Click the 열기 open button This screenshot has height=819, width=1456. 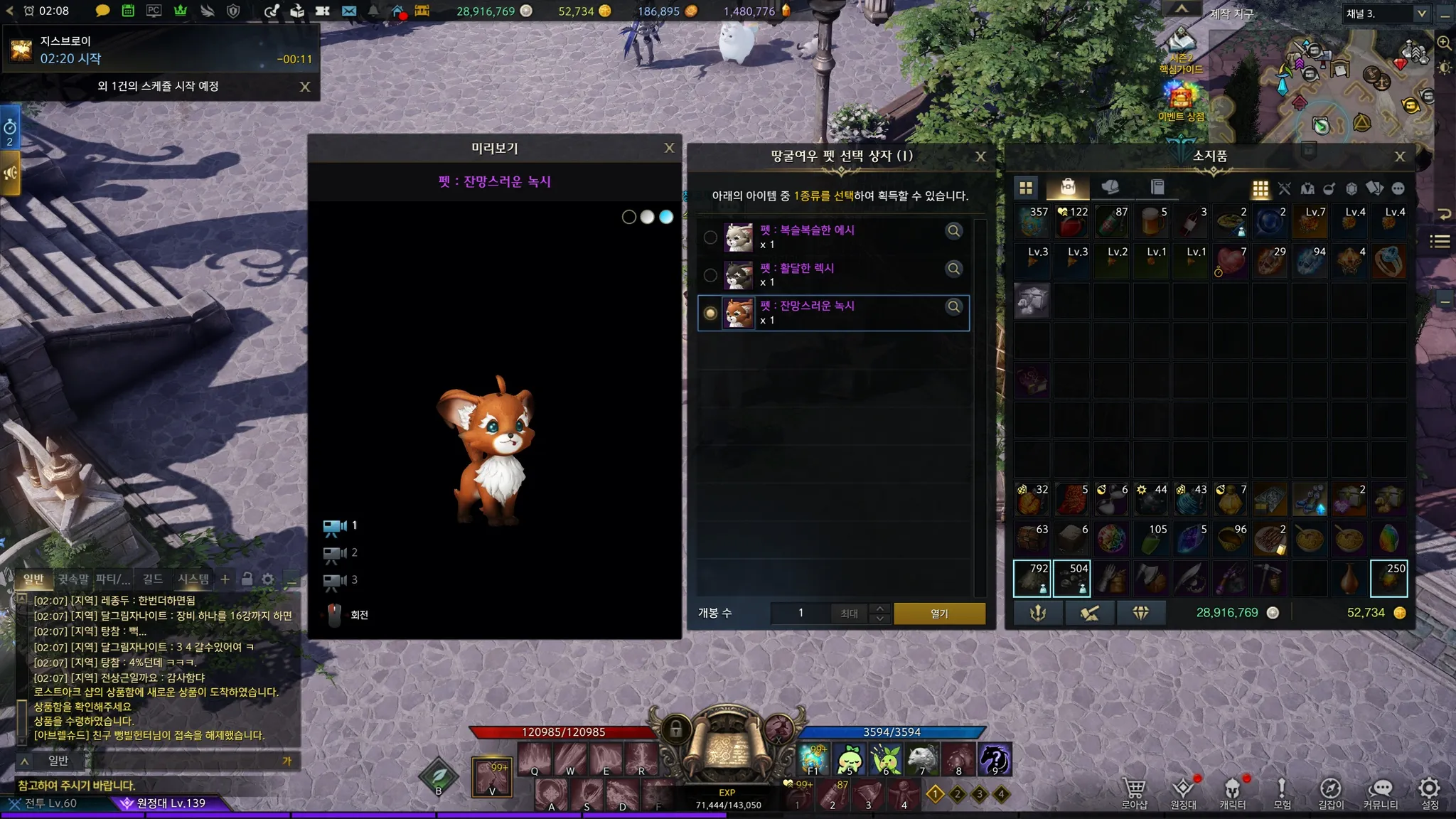pos(939,613)
